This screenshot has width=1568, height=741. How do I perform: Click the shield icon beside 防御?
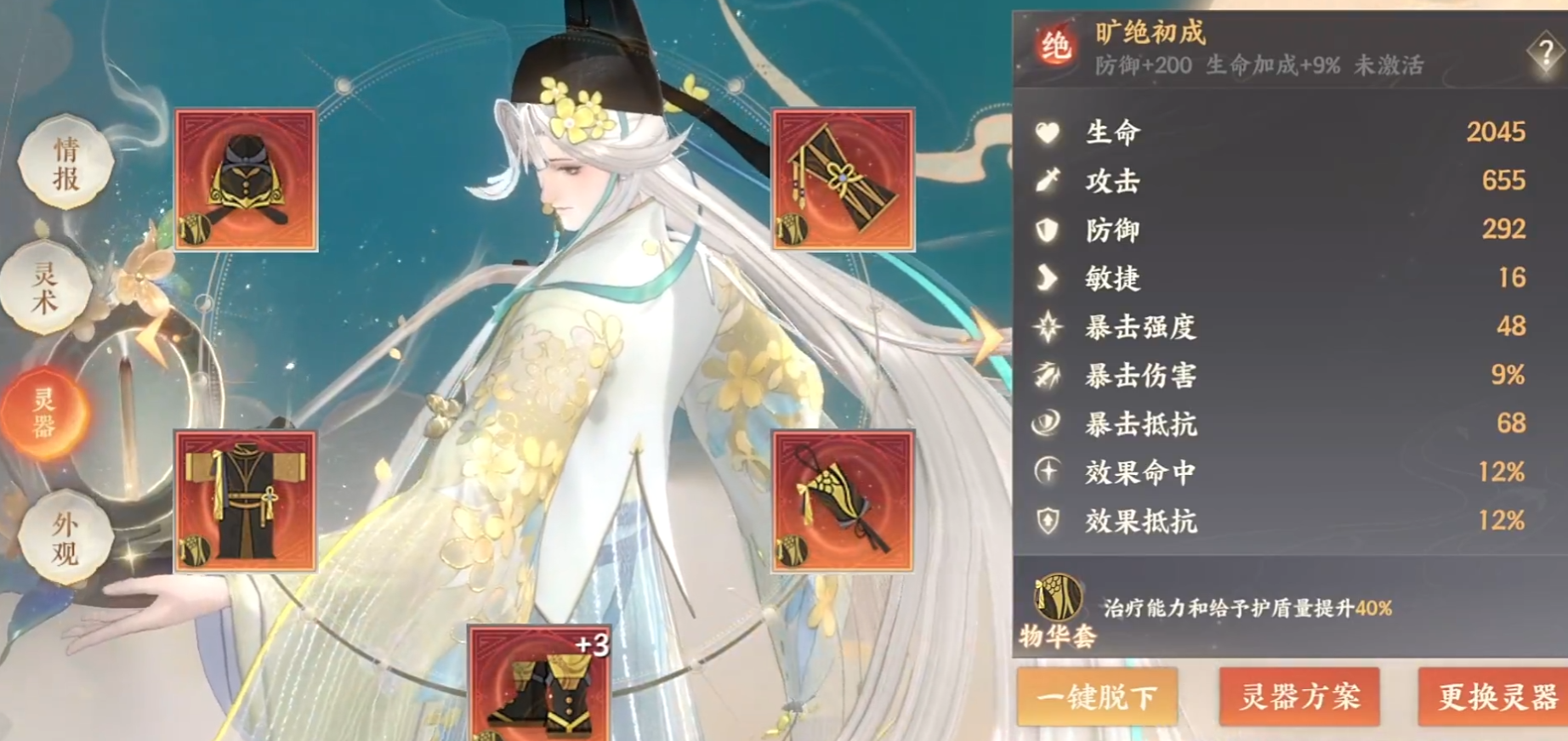coord(1048,230)
